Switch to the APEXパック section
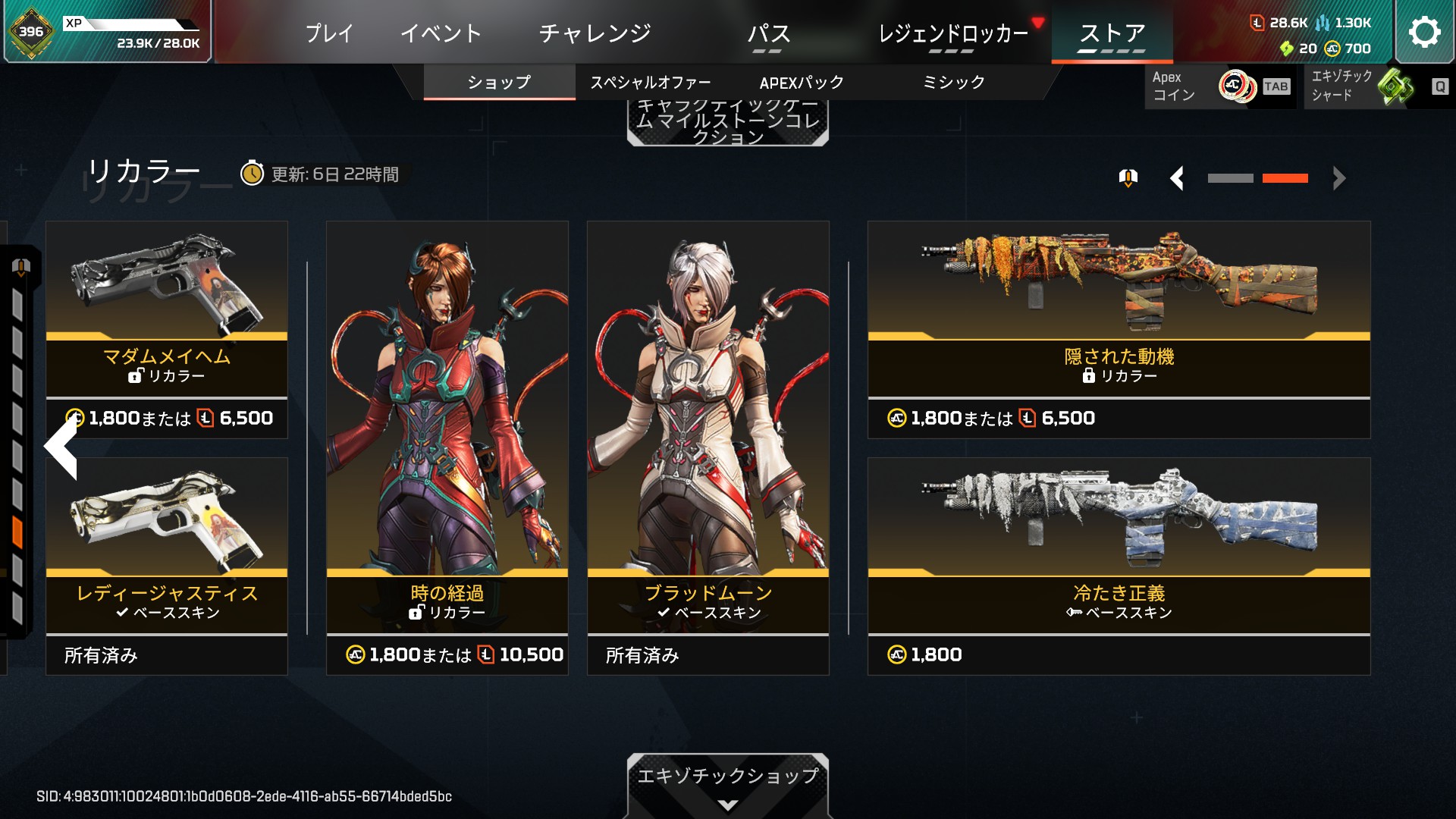This screenshot has height=819, width=1456. pos(802,83)
